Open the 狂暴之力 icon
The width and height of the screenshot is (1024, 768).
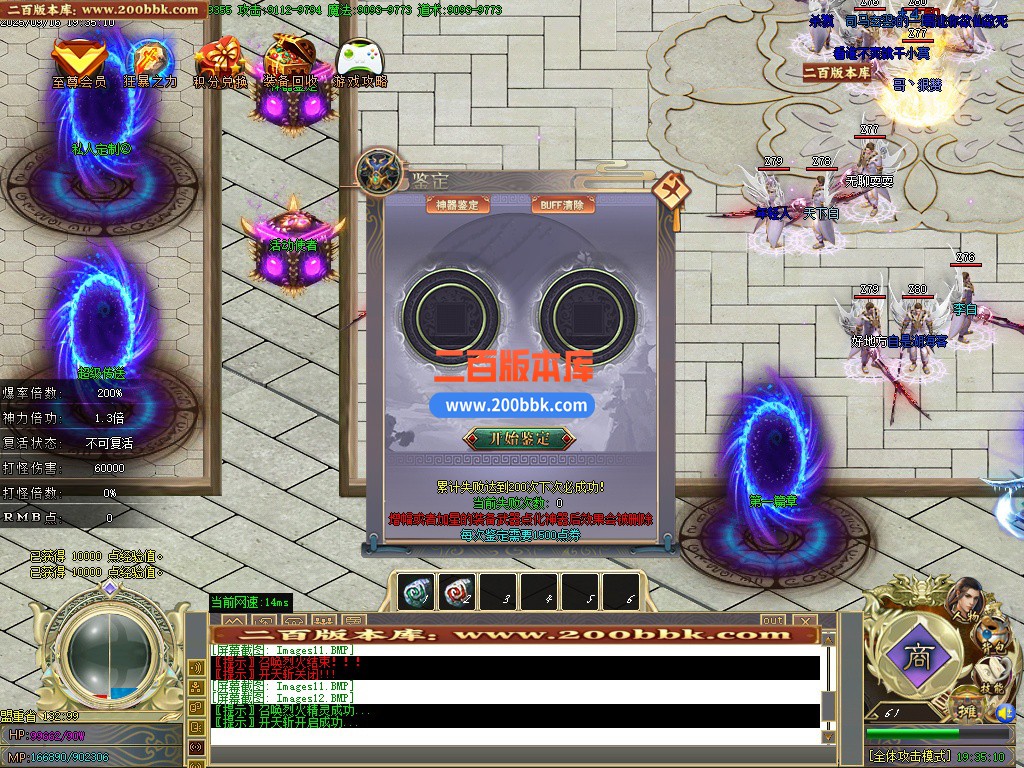[x=149, y=62]
